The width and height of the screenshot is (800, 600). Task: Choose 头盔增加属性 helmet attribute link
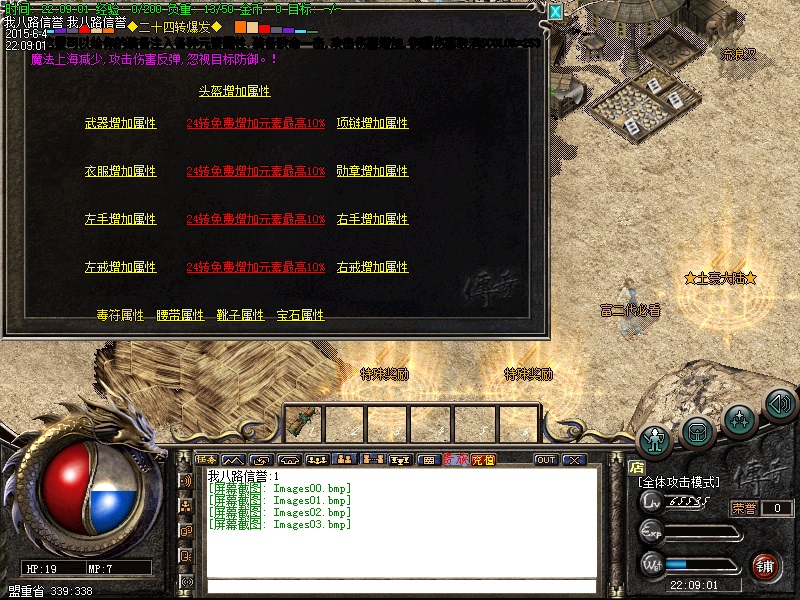tap(235, 91)
